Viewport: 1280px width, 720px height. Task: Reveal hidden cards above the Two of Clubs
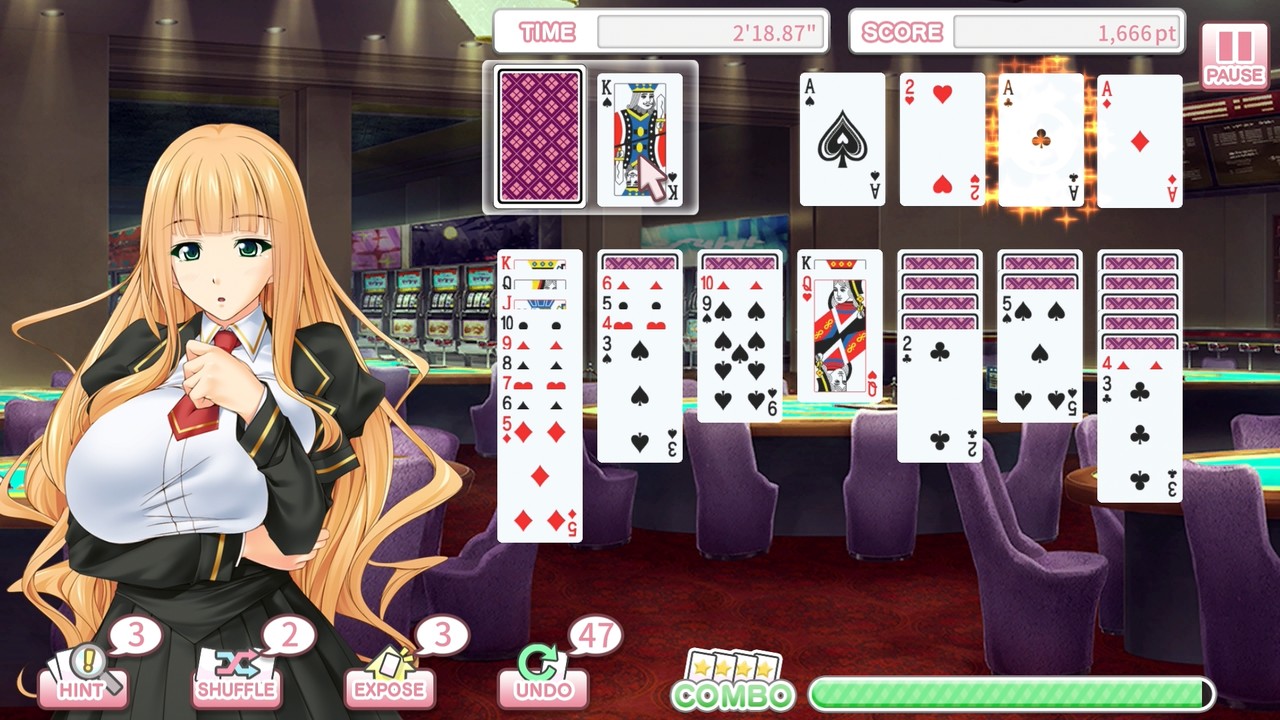(x=941, y=290)
